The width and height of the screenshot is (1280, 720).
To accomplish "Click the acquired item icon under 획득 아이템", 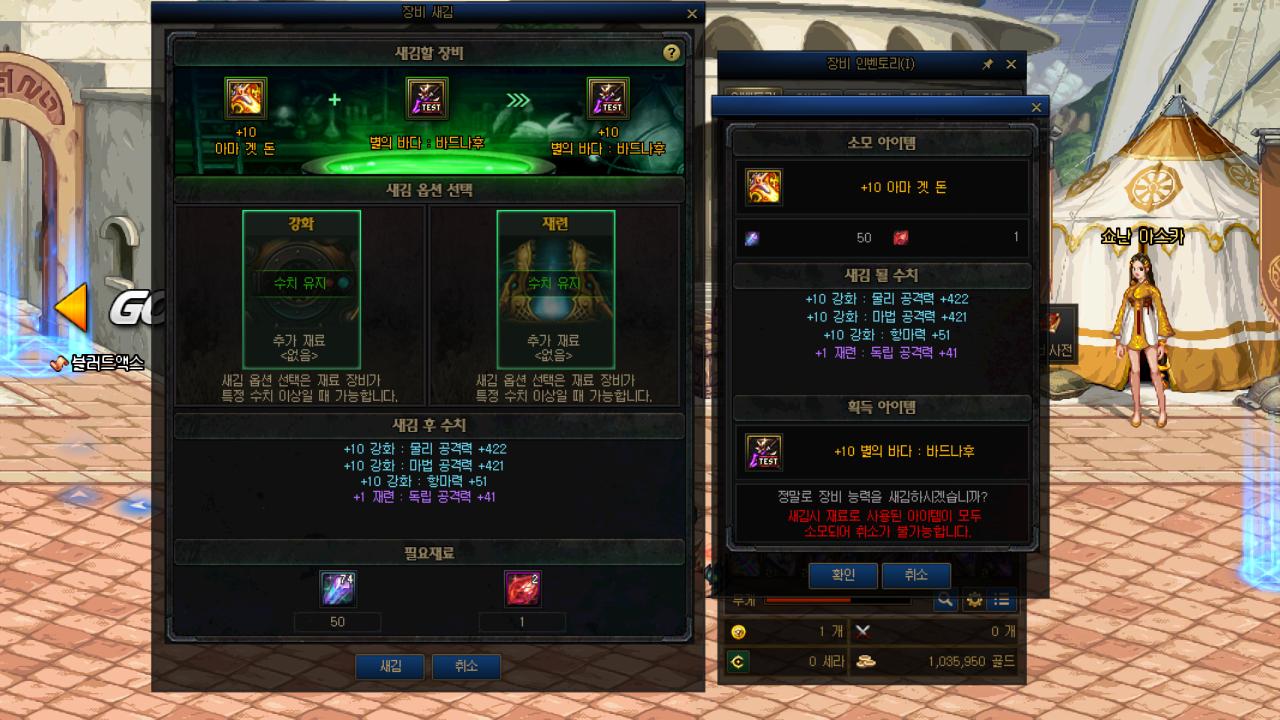I will (x=763, y=450).
